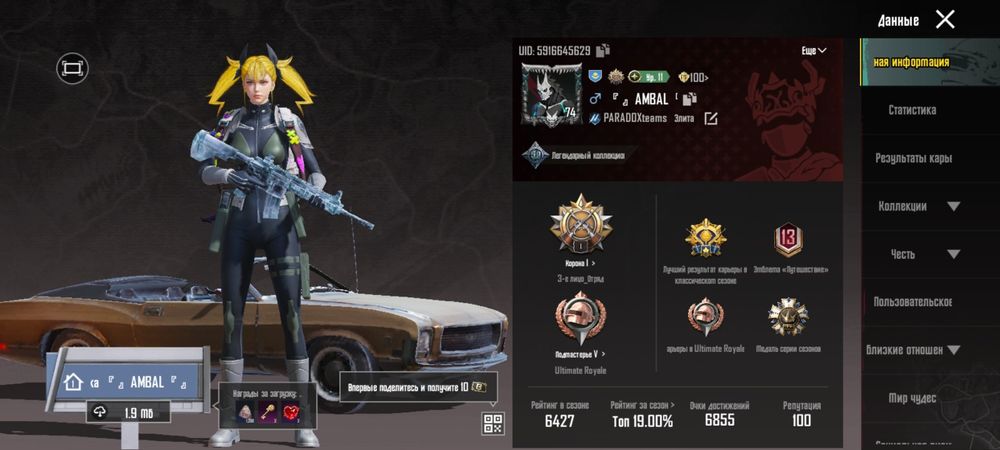Open the Статистика tab
The height and width of the screenshot is (450, 1000).
(x=912, y=110)
